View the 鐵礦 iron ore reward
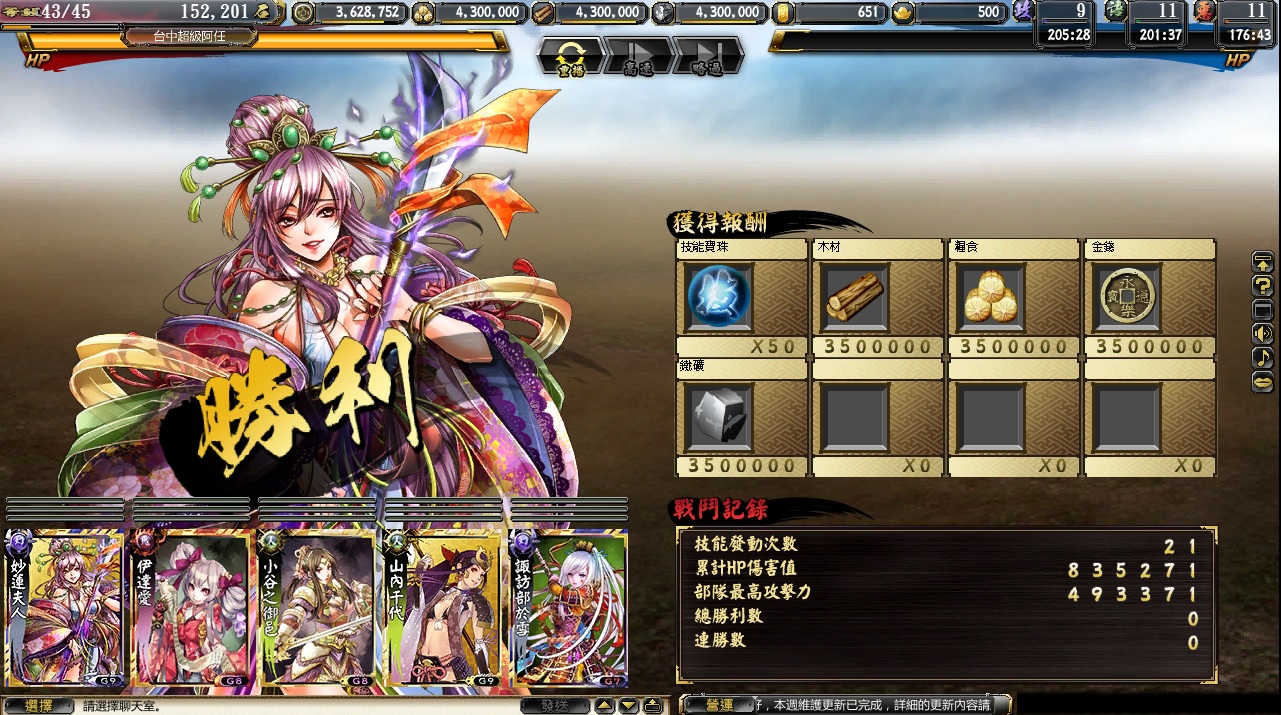The image size is (1281, 715). coord(719,416)
